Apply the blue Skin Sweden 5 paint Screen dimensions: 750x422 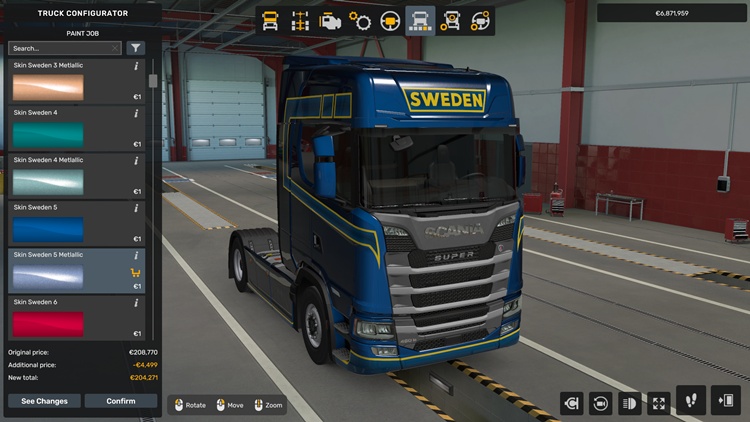[48, 229]
